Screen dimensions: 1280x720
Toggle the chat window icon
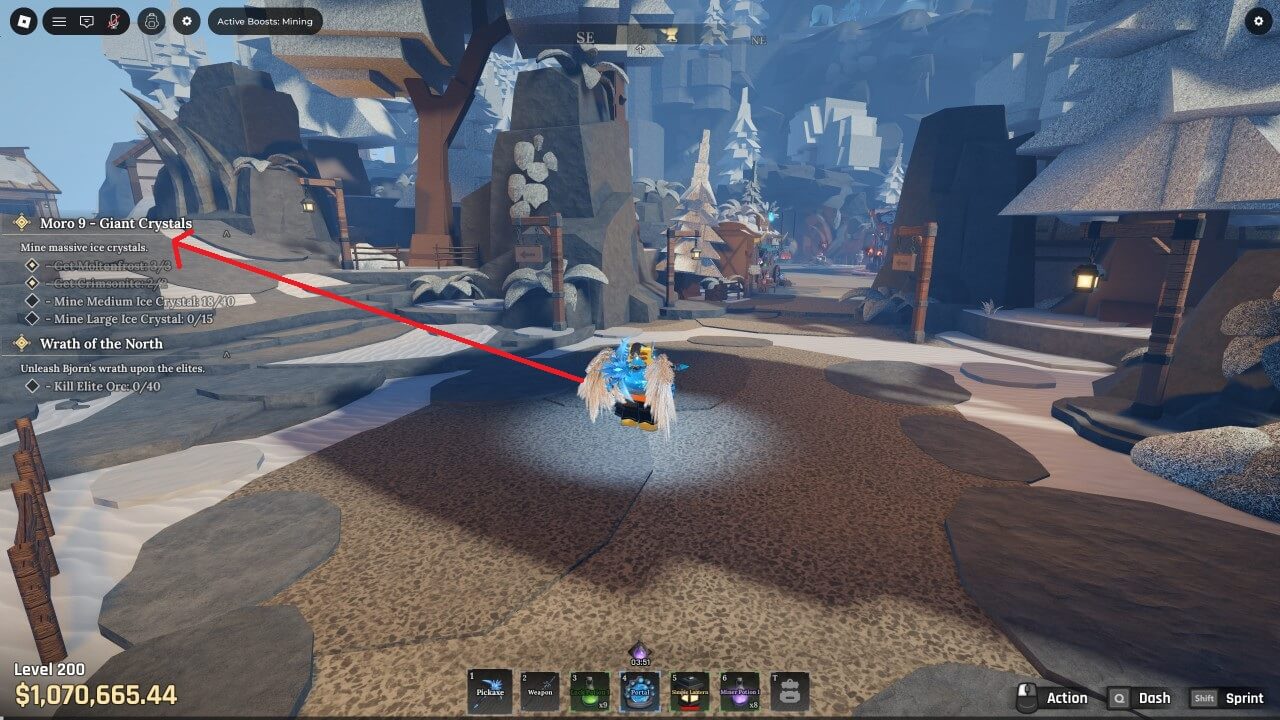click(87, 21)
